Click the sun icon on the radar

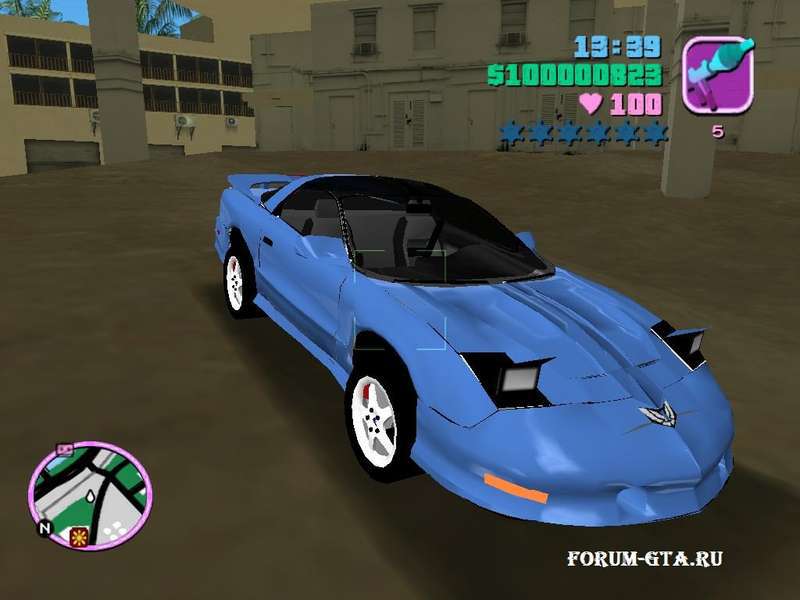click(77, 537)
